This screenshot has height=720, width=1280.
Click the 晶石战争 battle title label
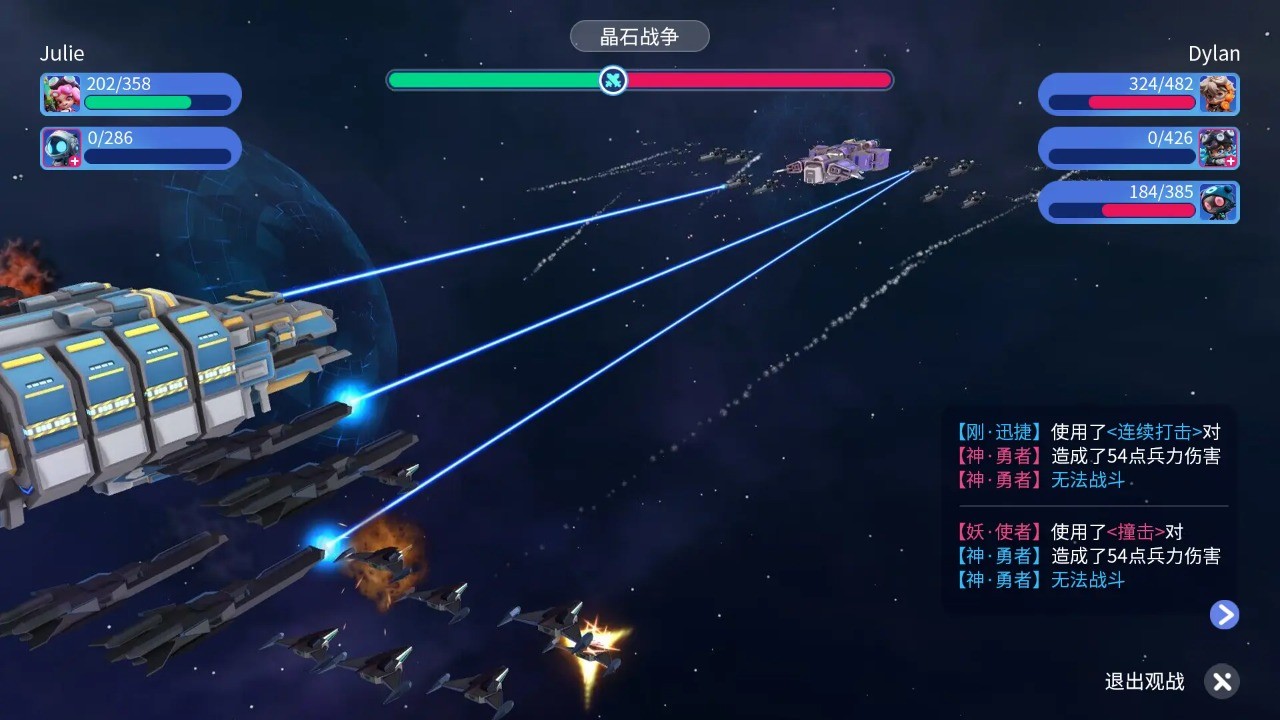pos(639,37)
